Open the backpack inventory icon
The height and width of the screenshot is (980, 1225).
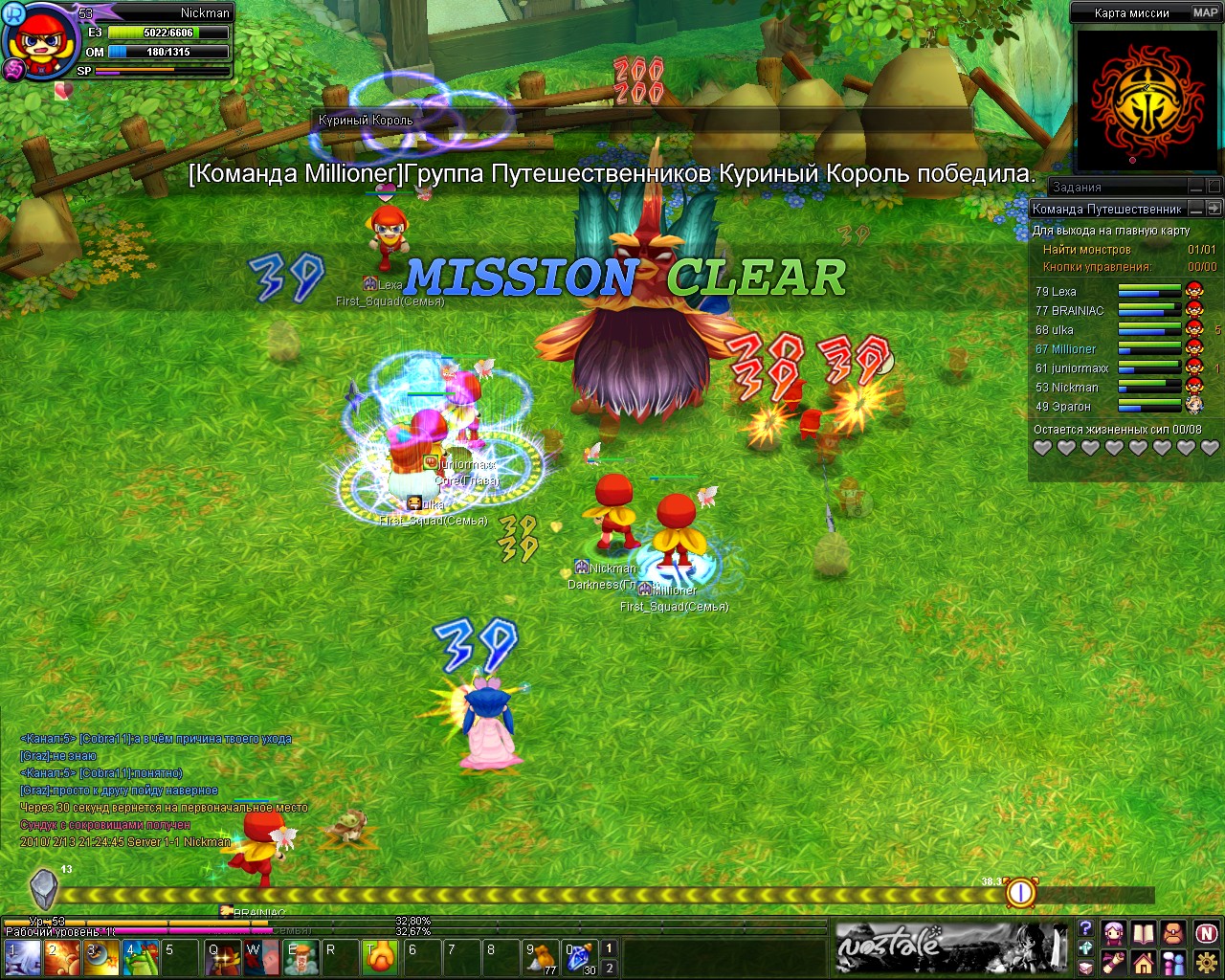point(1173,933)
